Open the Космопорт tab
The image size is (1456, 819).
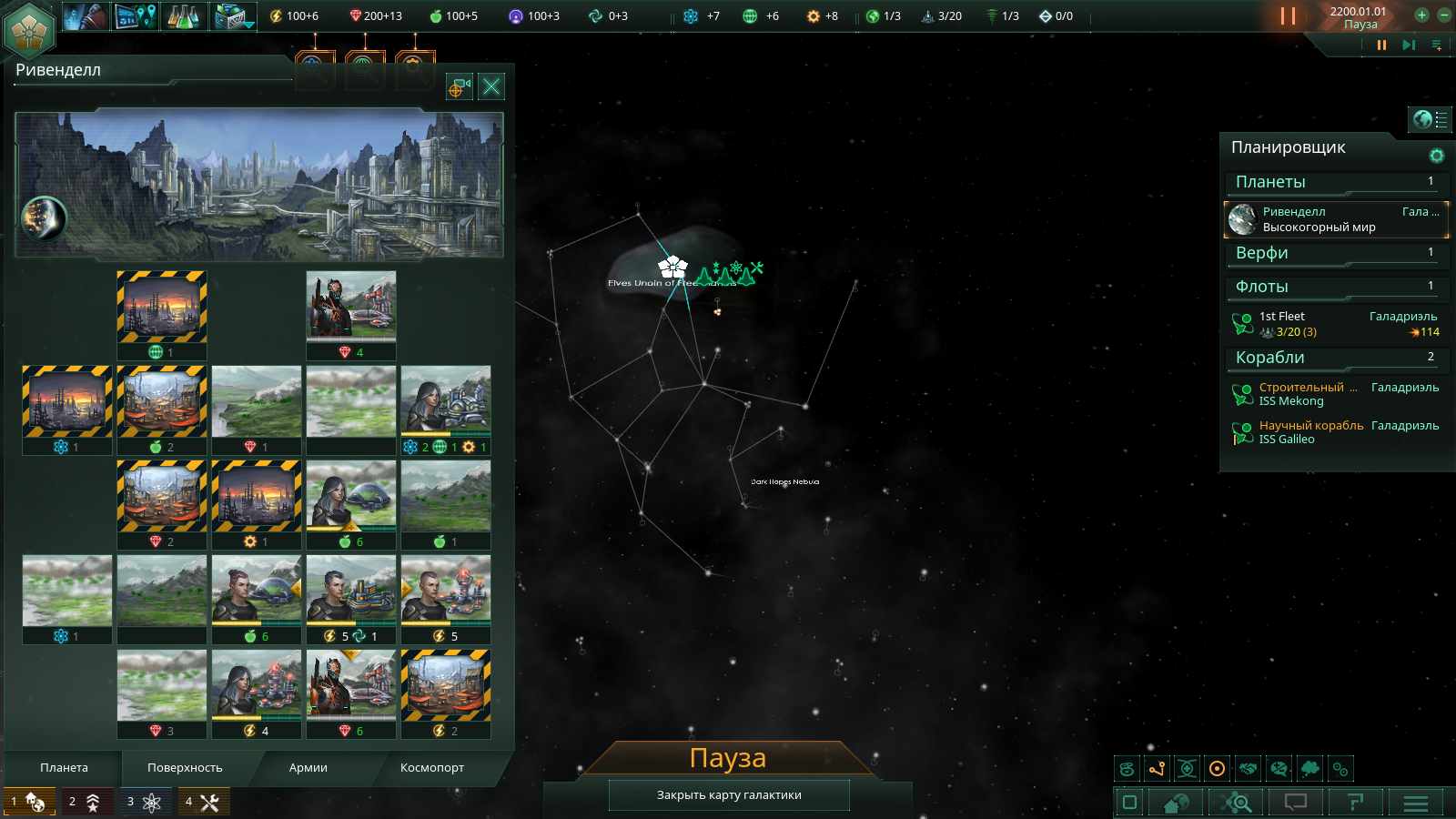431,768
